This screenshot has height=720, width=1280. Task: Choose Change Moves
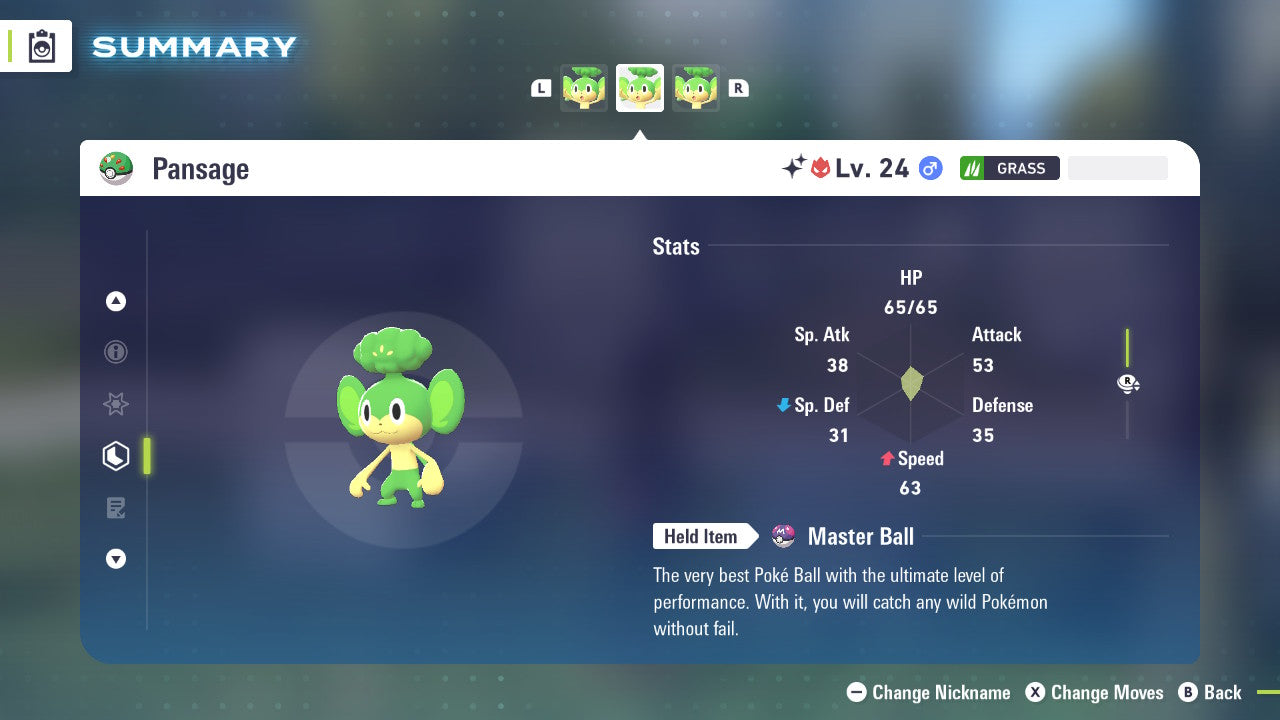tap(1096, 692)
